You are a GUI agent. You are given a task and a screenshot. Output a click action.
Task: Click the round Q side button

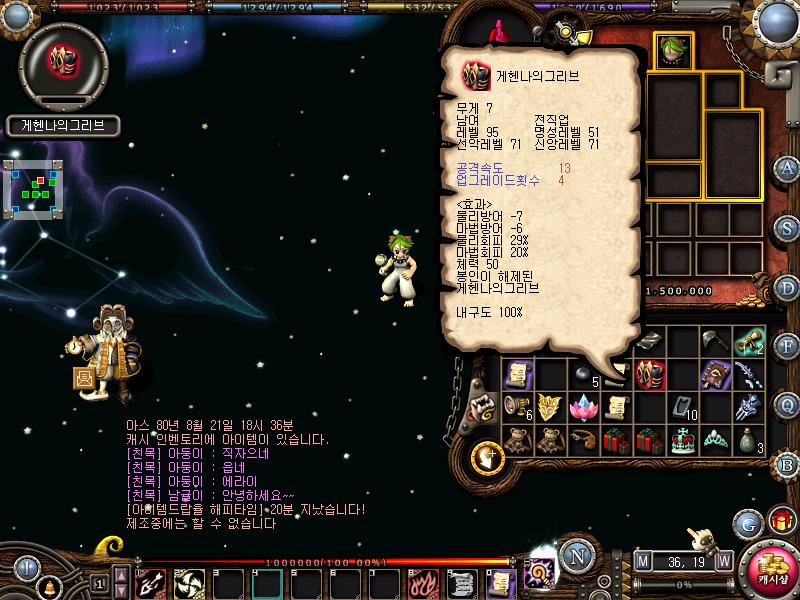(788, 405)
